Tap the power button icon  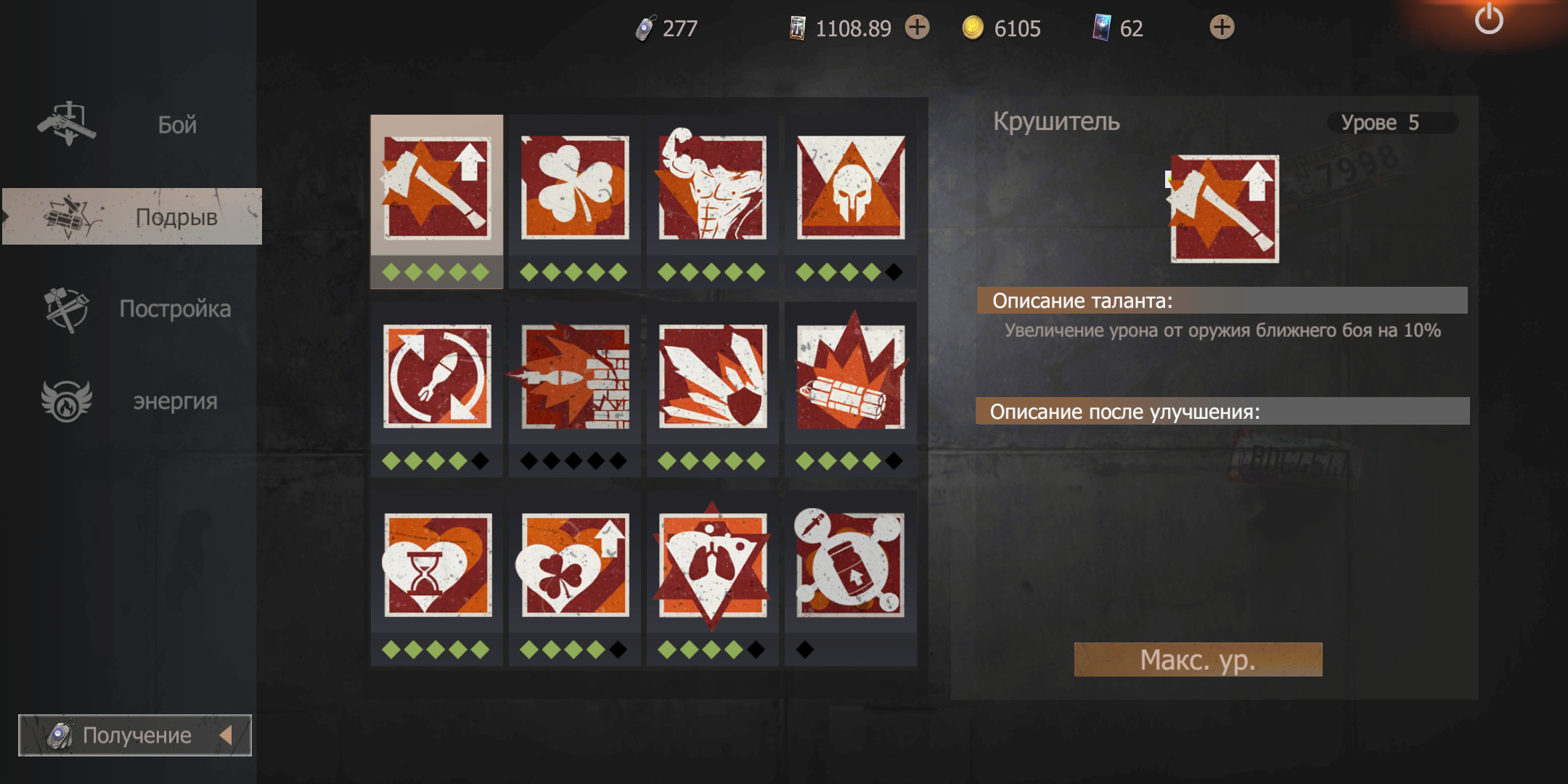1489,20
